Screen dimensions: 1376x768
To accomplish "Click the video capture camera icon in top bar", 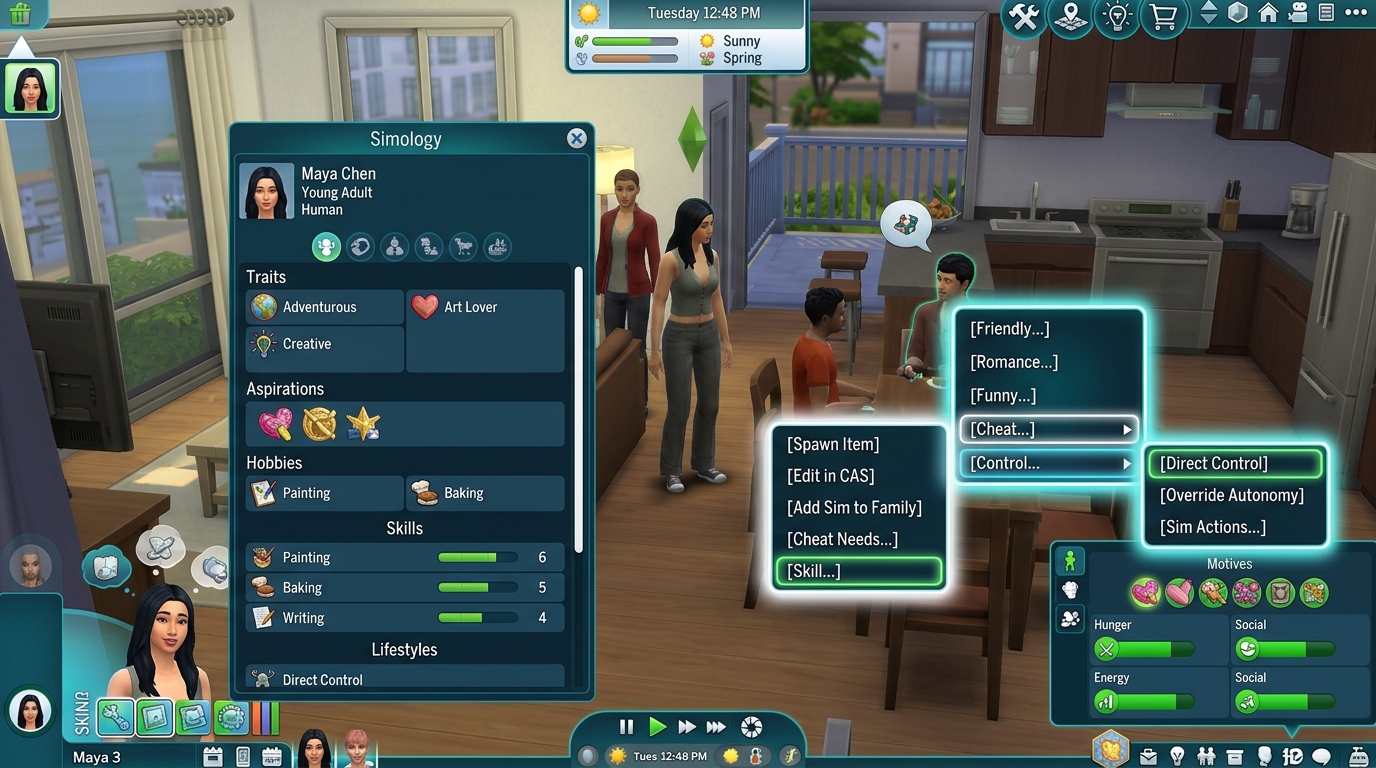I will (1298, 13).
